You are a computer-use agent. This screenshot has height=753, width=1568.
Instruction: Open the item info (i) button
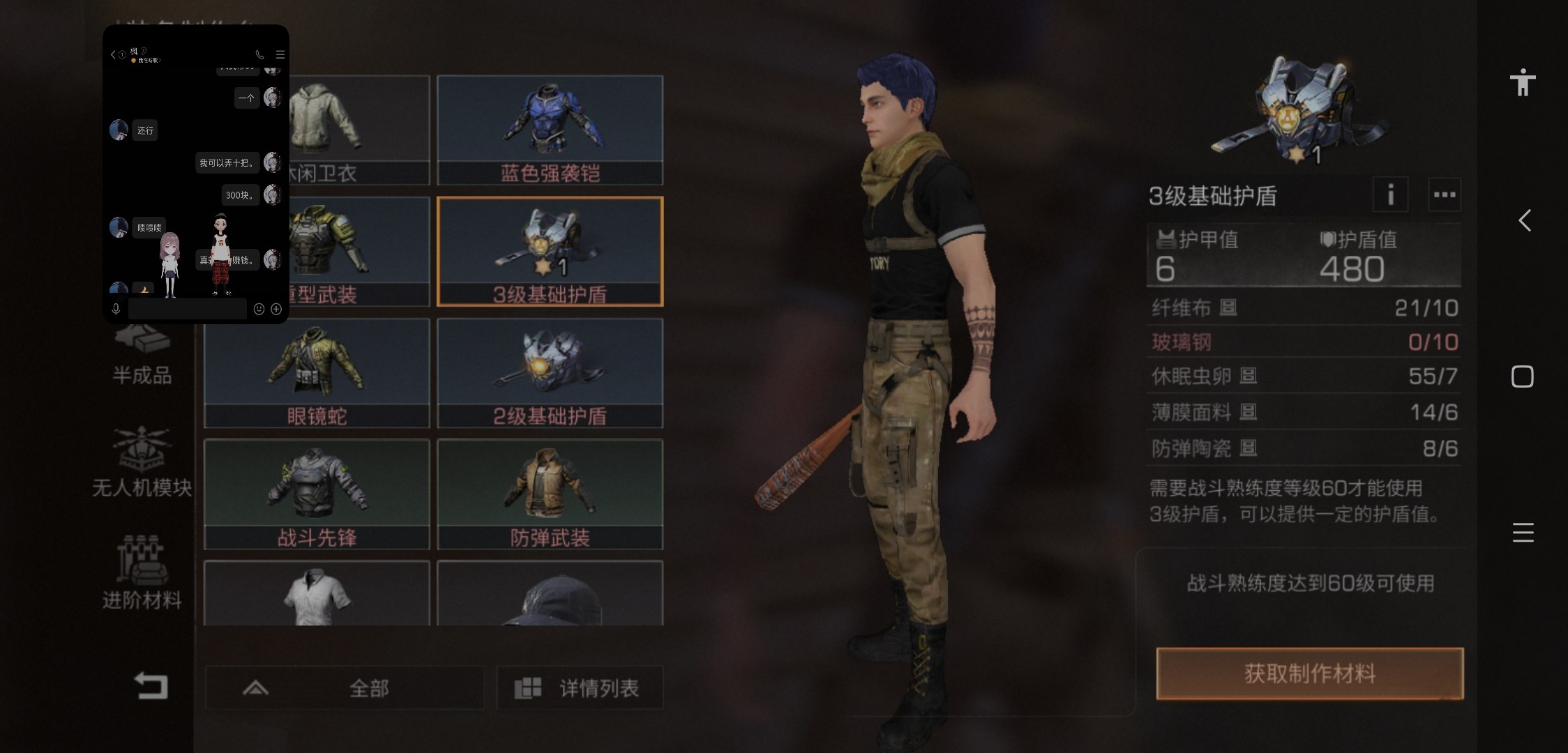(1390, 195)
